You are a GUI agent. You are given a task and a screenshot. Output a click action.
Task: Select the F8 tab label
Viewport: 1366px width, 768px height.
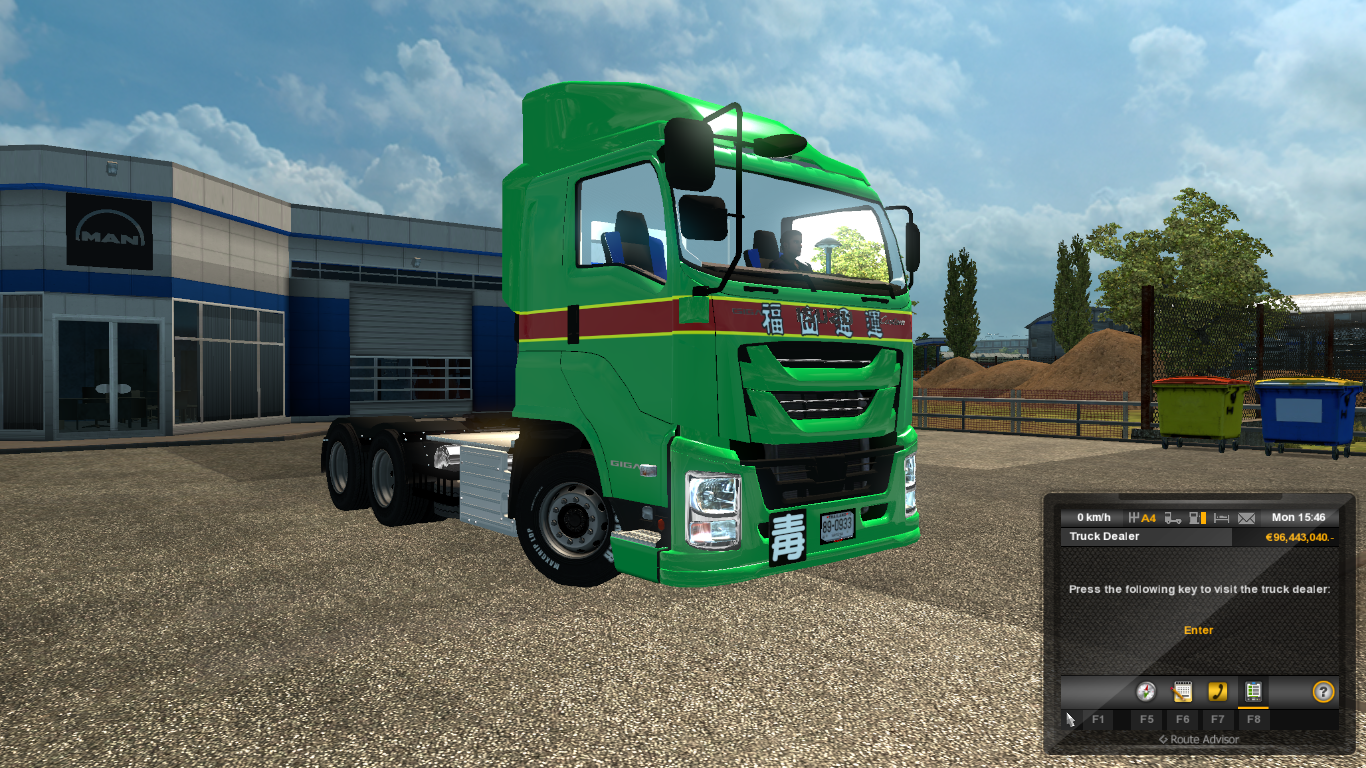(1254, 719)
